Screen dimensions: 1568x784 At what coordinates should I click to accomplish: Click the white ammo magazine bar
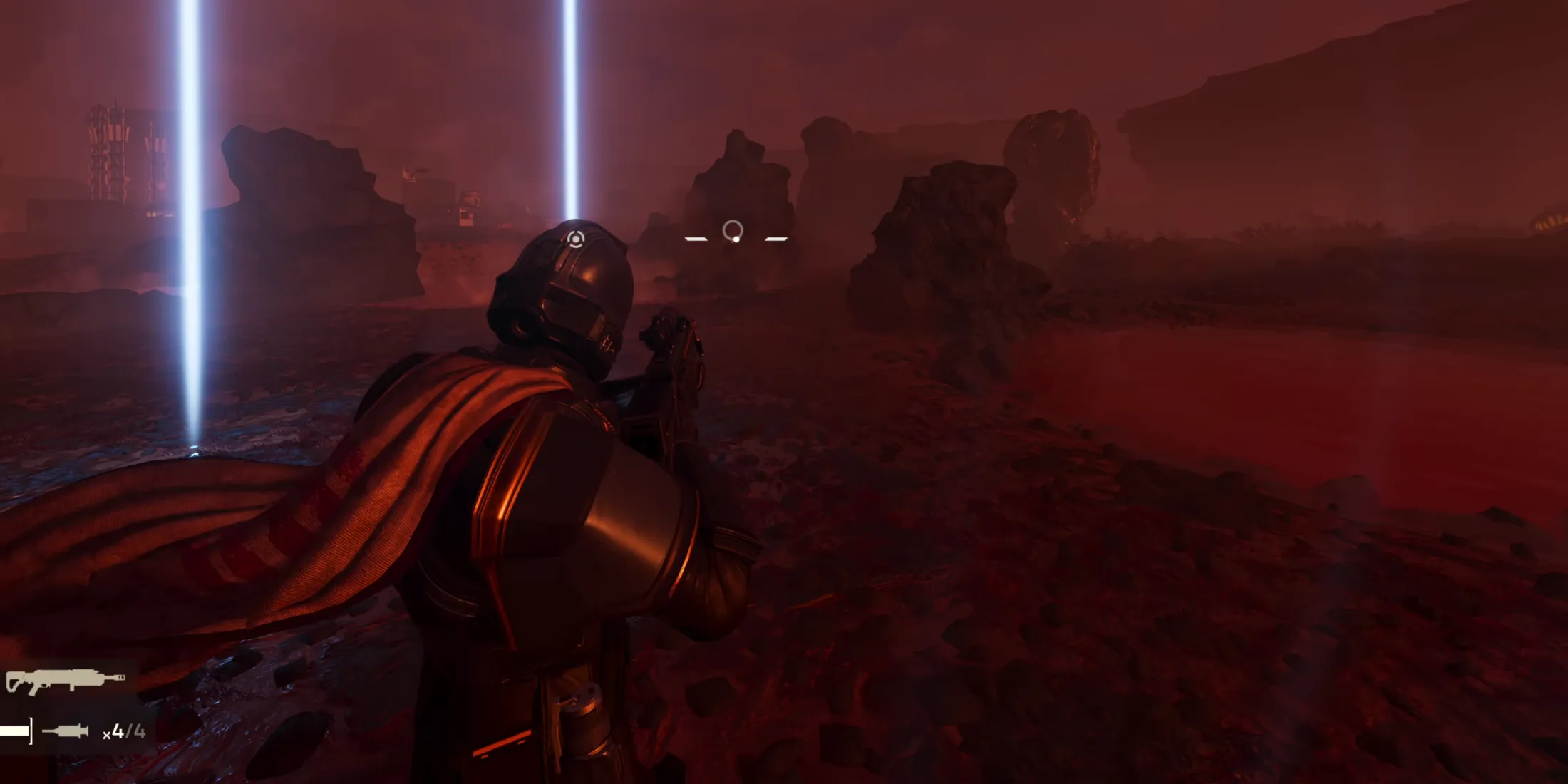click(x=14, y=731)
